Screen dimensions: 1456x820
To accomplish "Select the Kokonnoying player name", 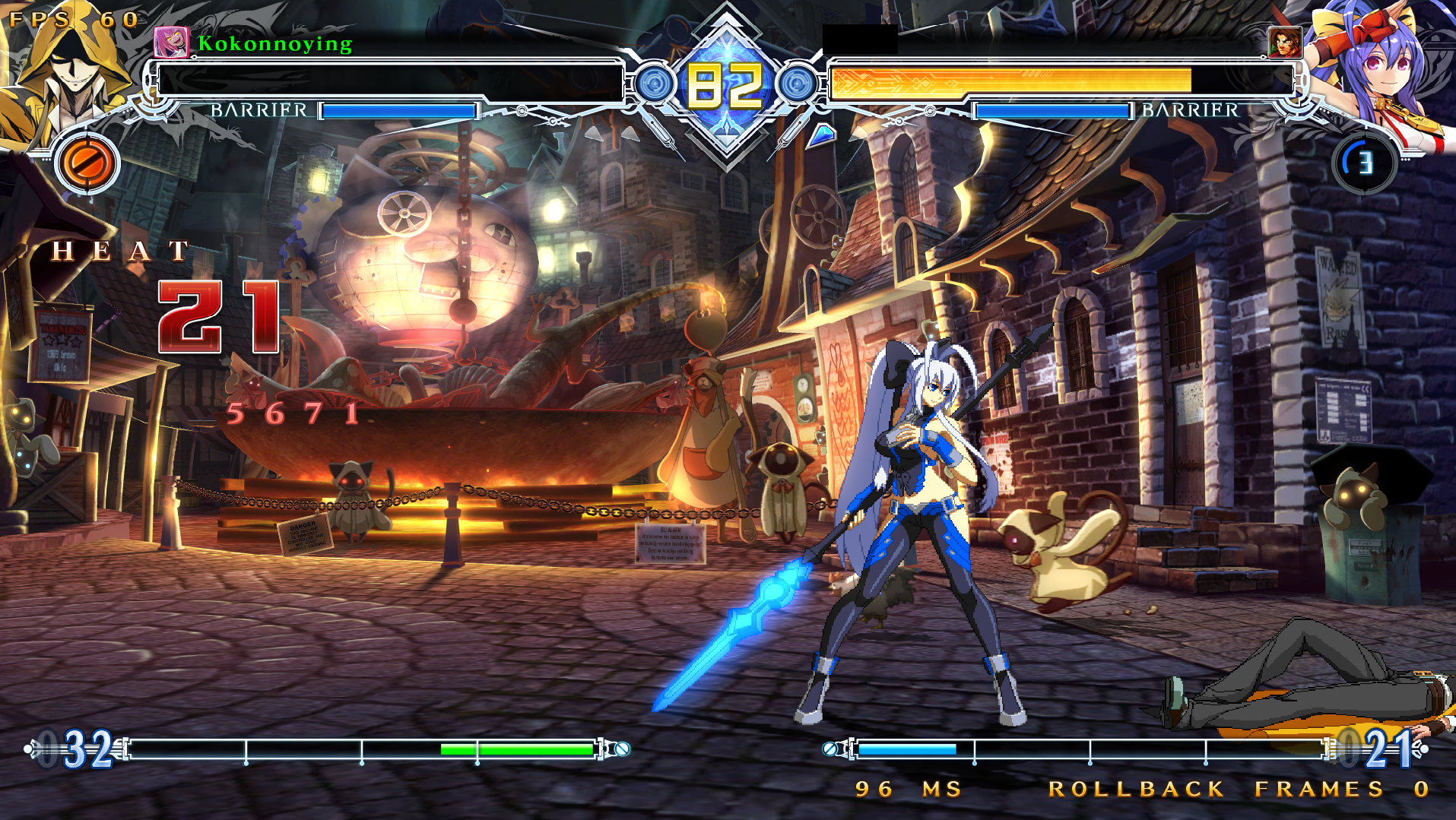I will pos(275,43).
